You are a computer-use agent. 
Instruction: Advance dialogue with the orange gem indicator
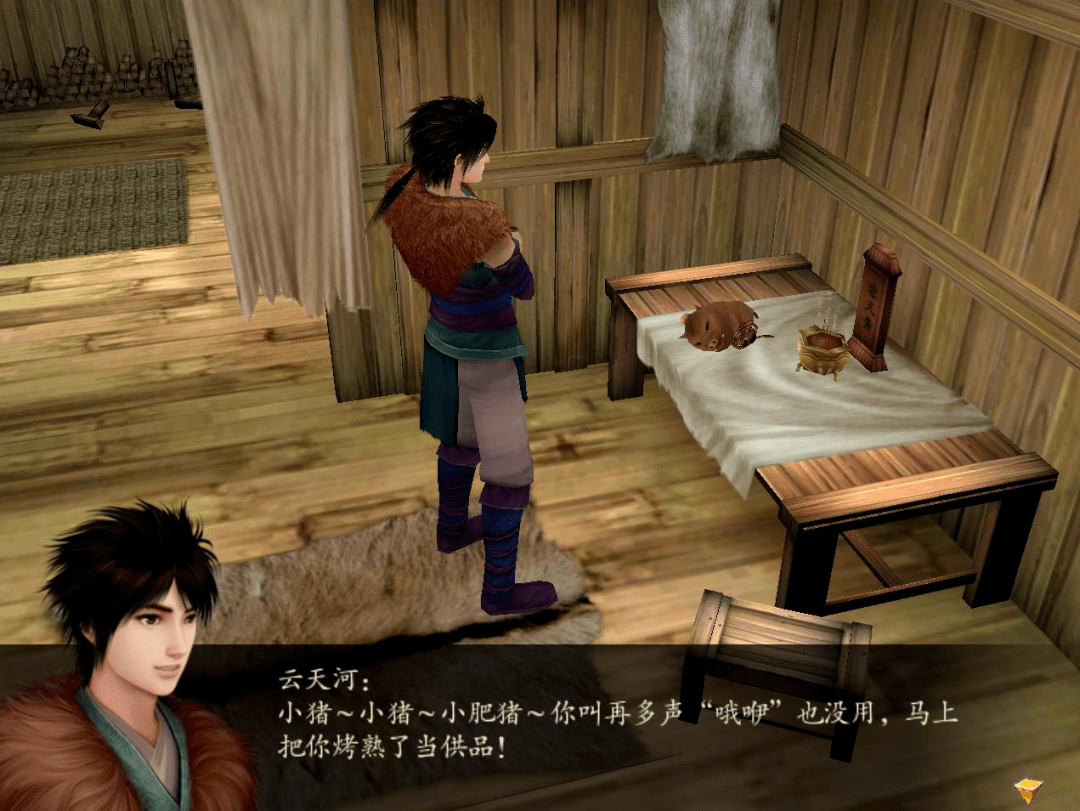(x=1027, y=790)
